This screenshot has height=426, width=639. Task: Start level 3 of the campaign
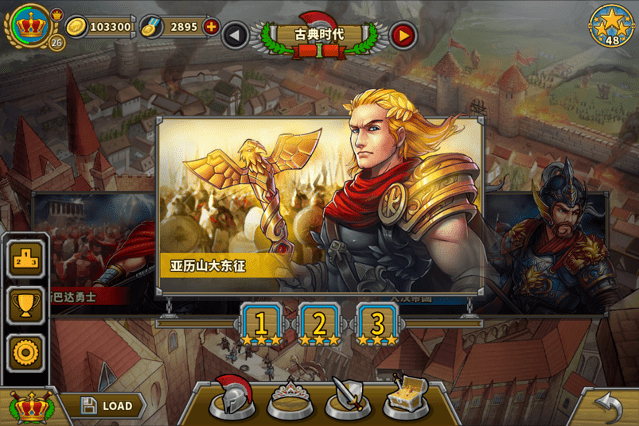(377, 324)
